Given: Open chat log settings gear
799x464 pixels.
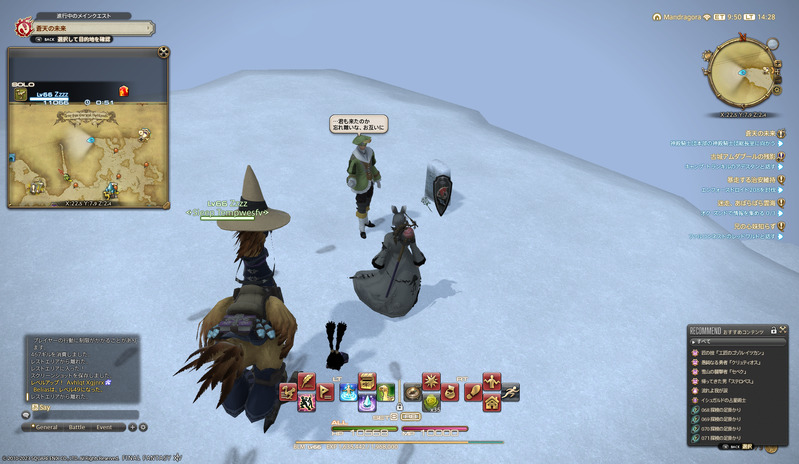Looking at the screenshot, I should (143, 427).
